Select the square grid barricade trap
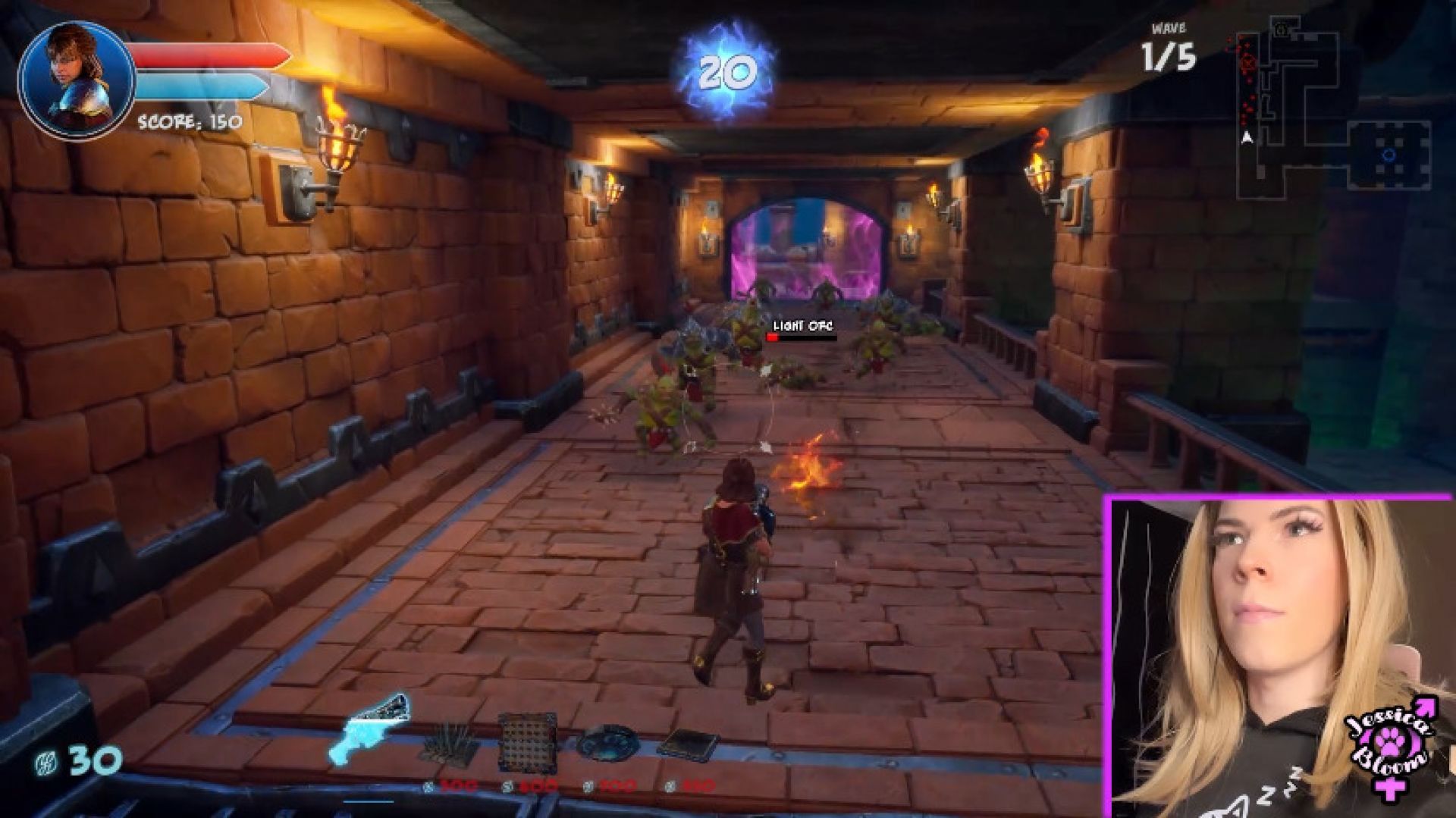Image resolution: width=1456 pixels, height=818 pixels. pos(529,741)
